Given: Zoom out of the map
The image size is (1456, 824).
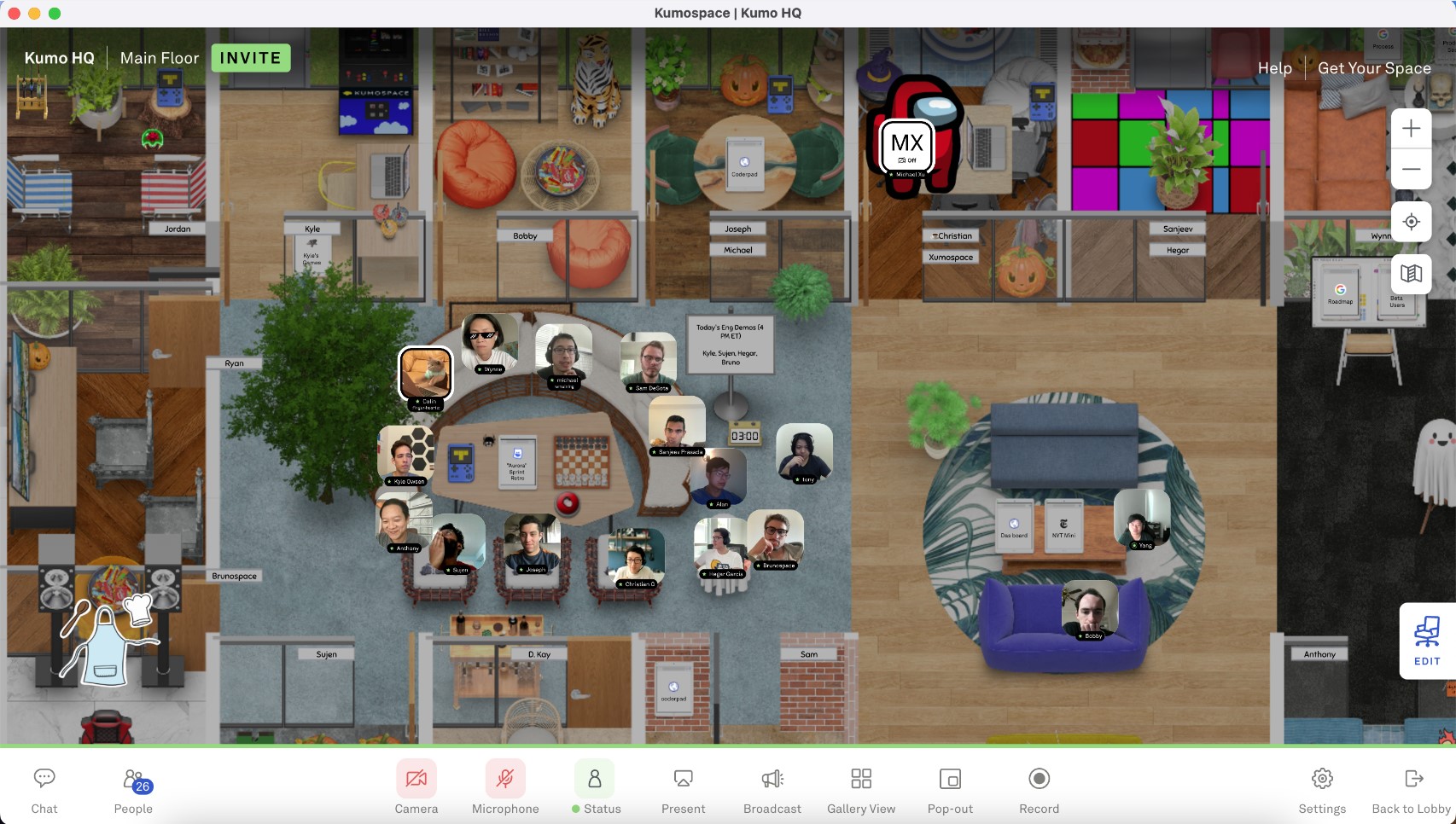Looking at the screenshot, I should click(1411, 169).
